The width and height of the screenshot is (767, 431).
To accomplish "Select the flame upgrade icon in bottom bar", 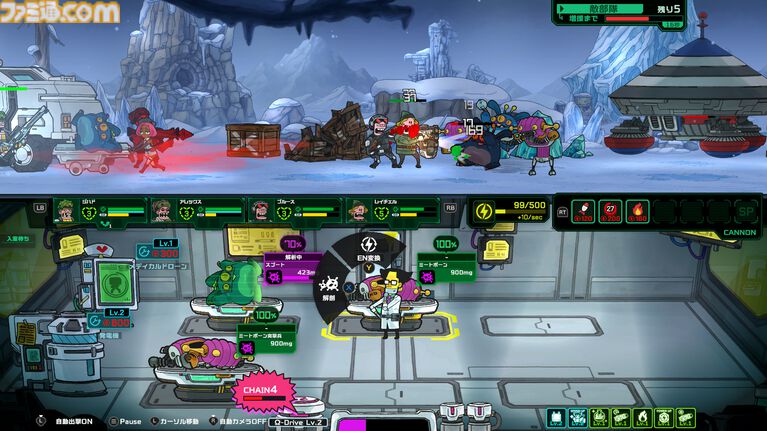I will coord(642,417).
